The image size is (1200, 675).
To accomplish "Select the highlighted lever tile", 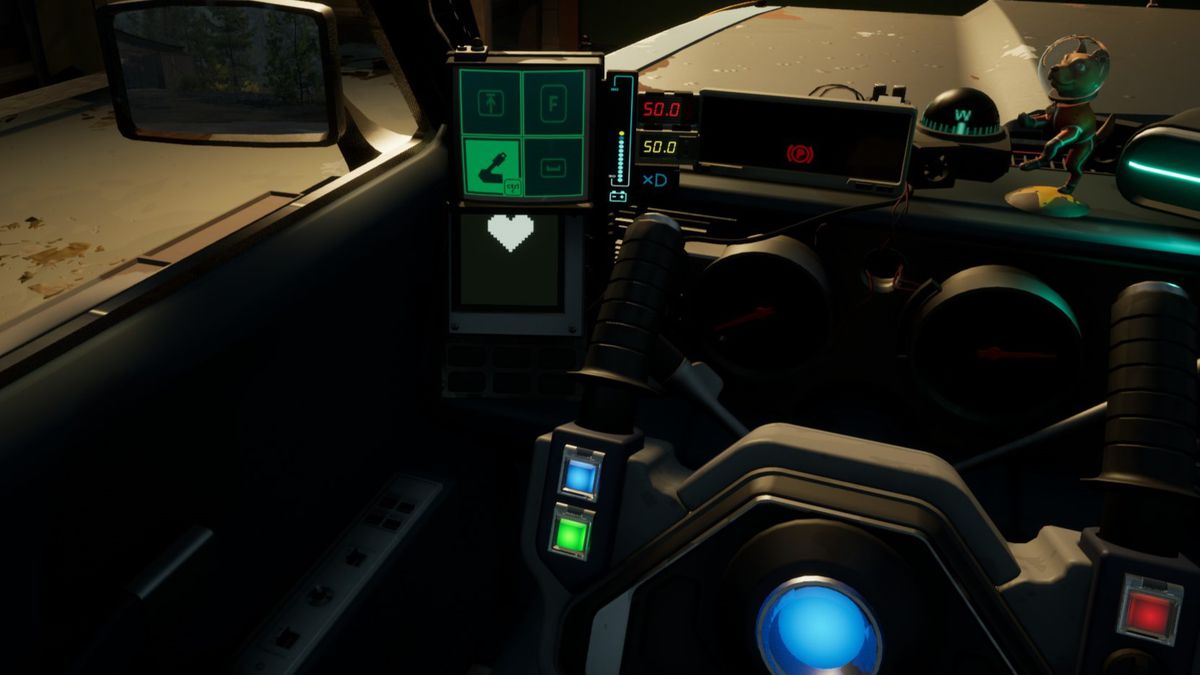I will tap(491, 166).
